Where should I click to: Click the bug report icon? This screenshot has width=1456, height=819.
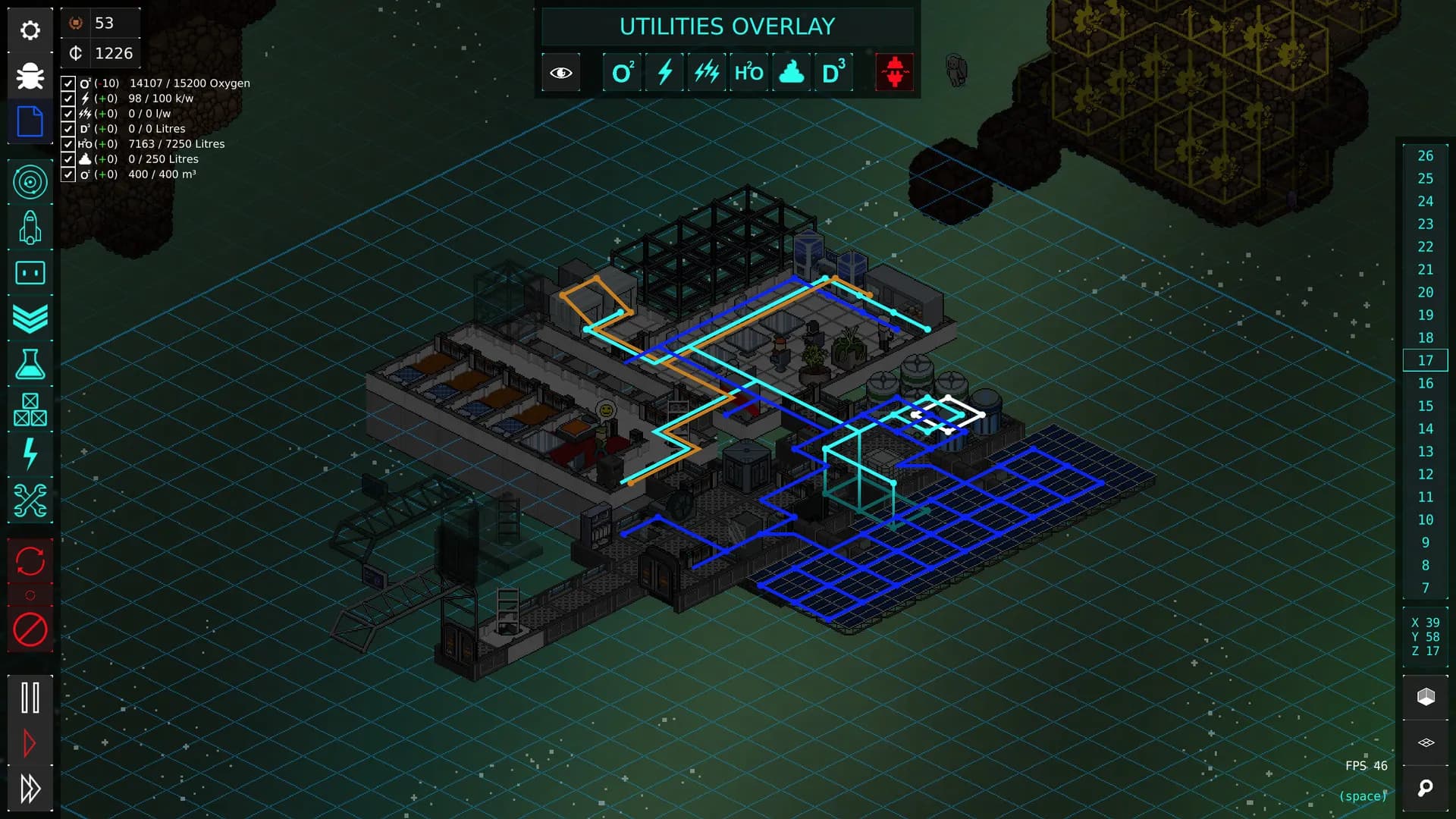30,76
